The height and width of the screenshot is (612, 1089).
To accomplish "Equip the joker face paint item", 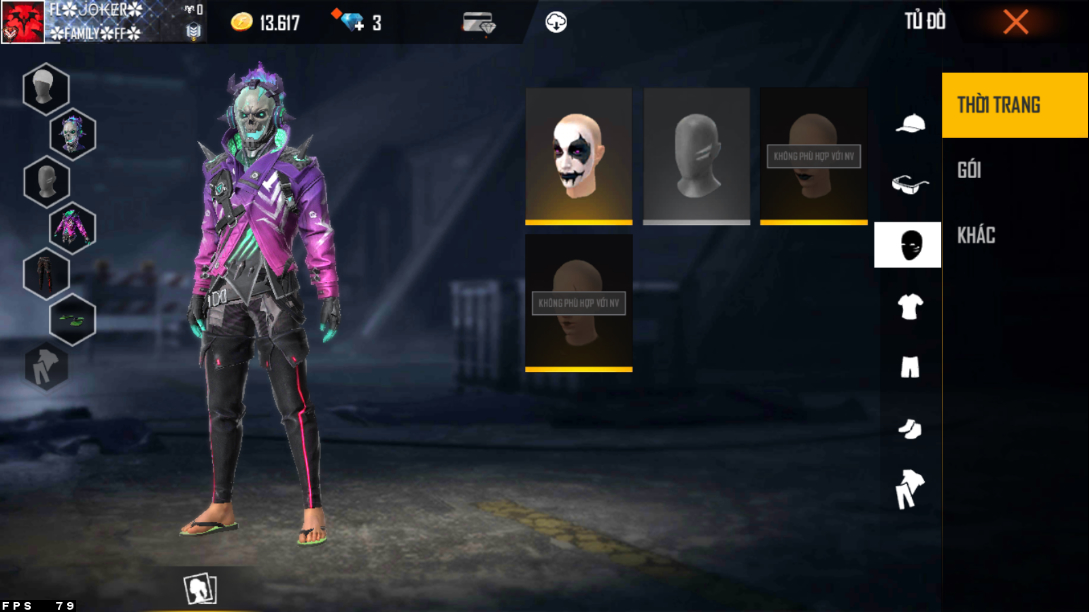I will pyautogui.click(x=579, y=155).
